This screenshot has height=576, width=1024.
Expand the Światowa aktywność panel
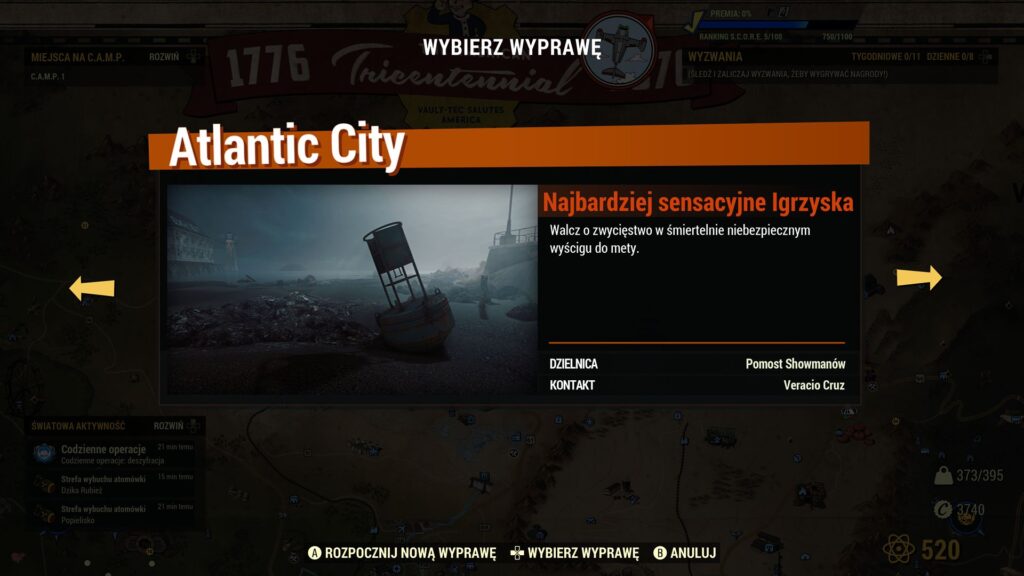pyautogui.click(x=169, y=426)
